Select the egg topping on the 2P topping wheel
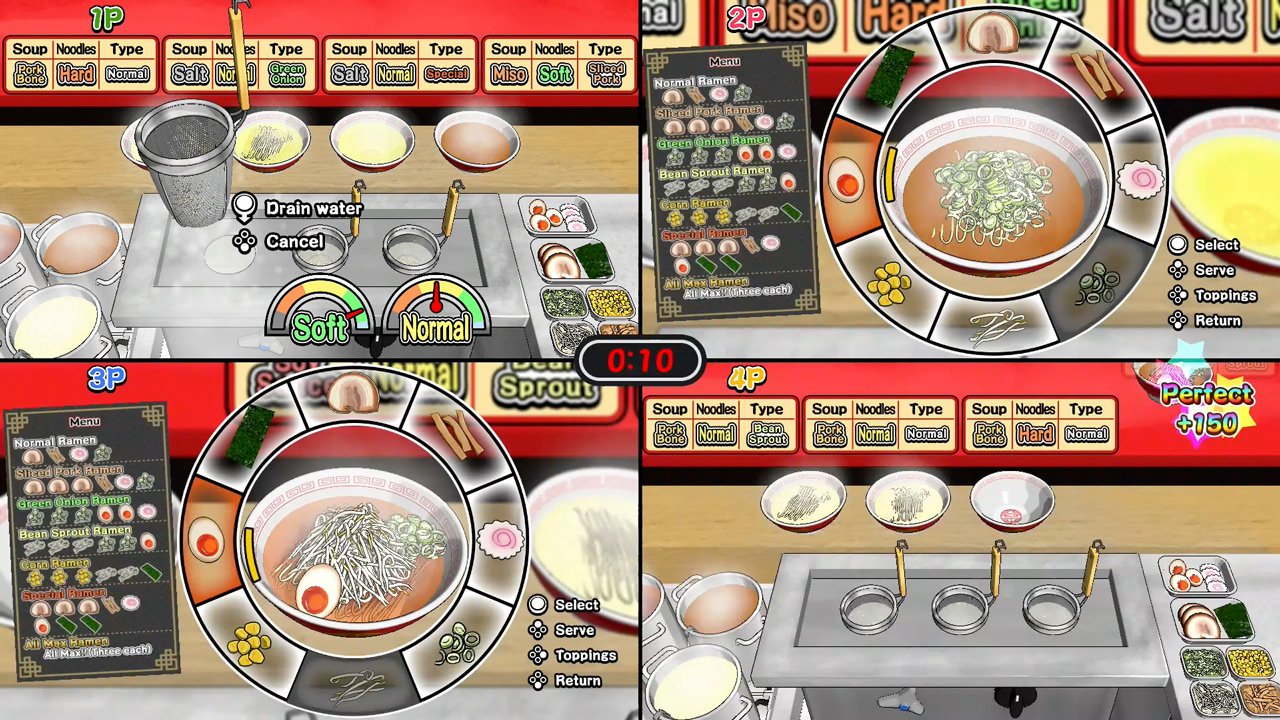Image resolution: width=1280 pixels, height=720 pixels. [x=845, y=181]
